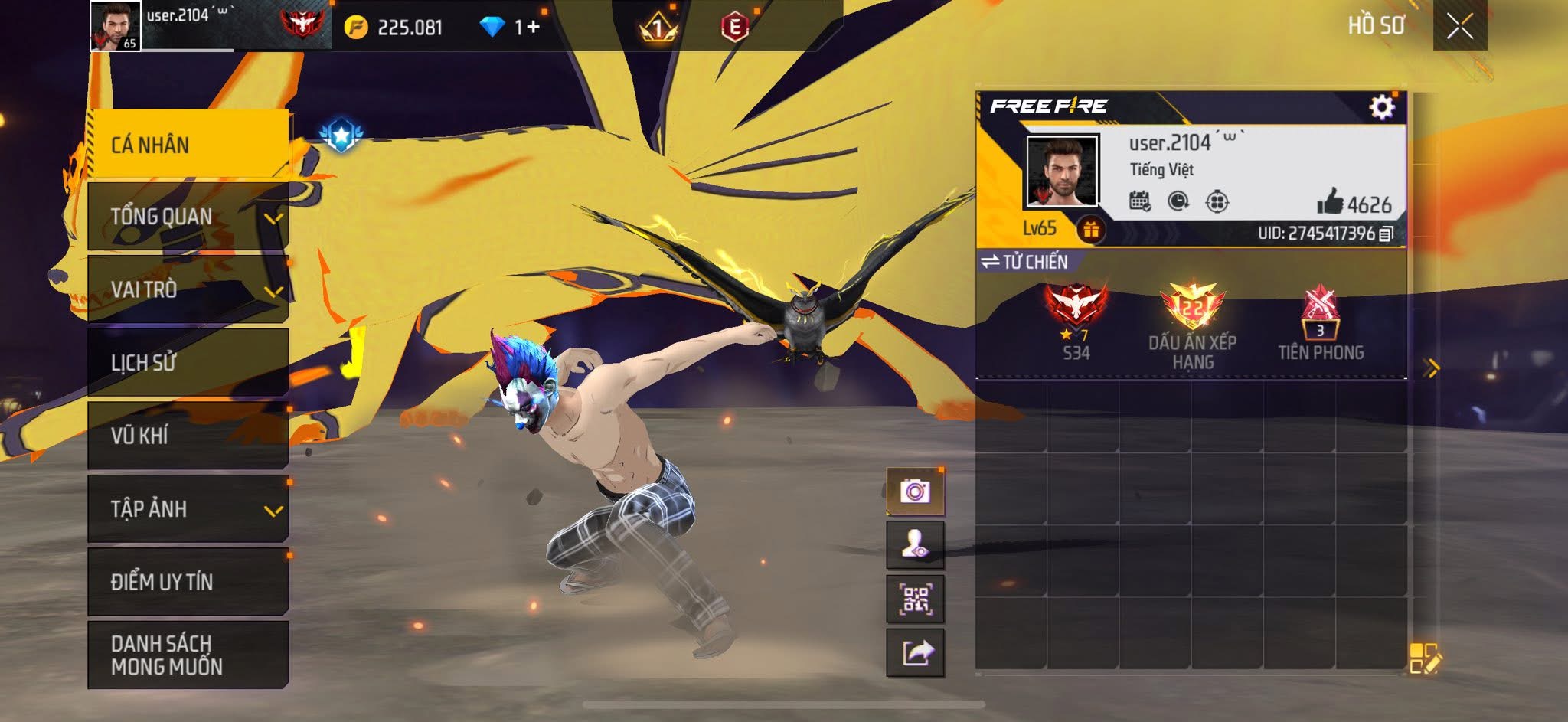Click the profile avatar in the card
The width and height of the screenshot is (1568, 722).
(x=1062, y=171)
